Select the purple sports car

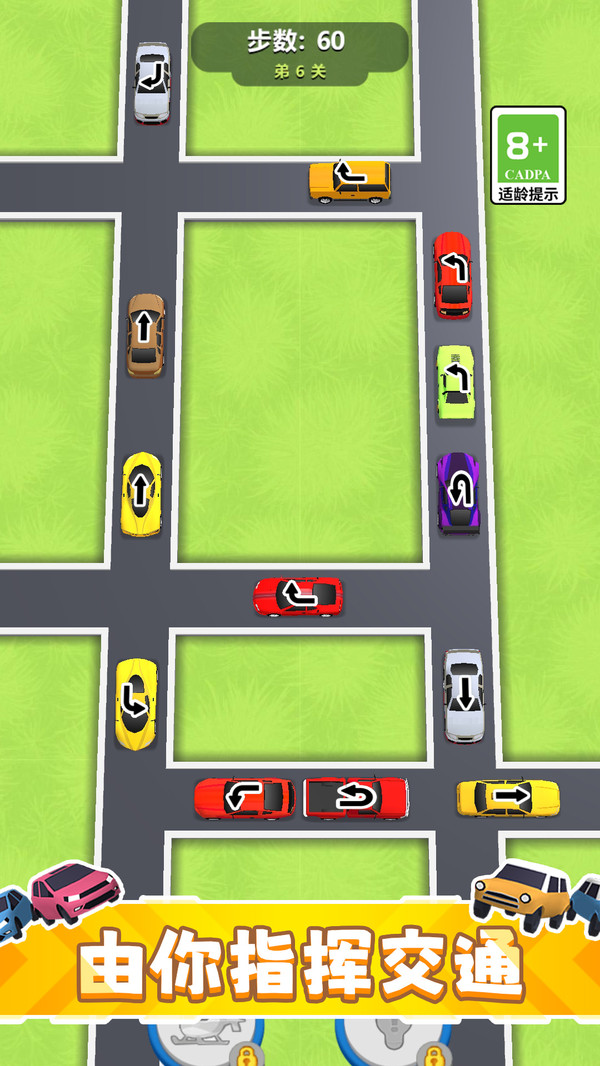457,492
